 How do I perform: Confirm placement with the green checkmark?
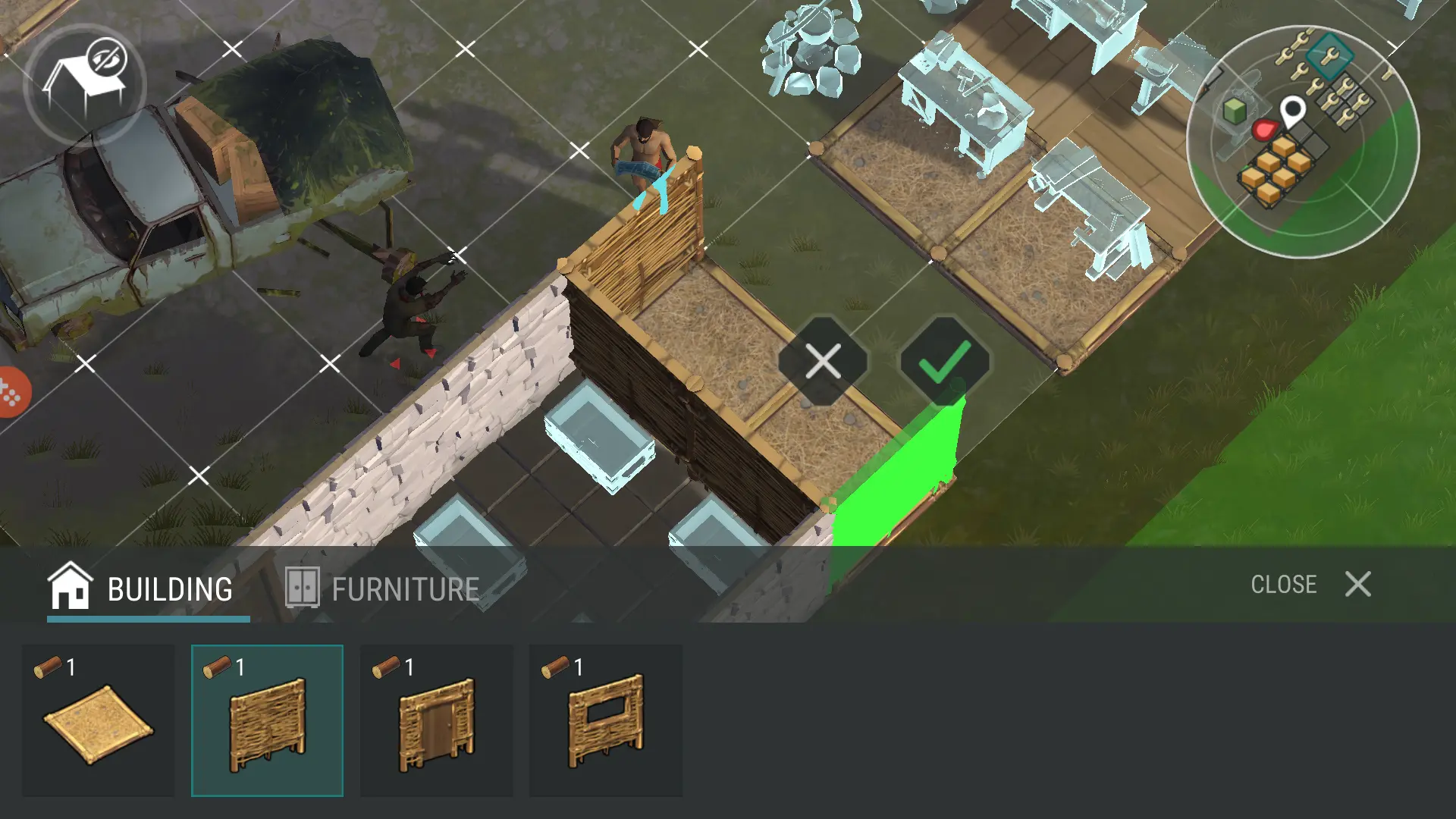pyautogui.click(x=945, y=361)
